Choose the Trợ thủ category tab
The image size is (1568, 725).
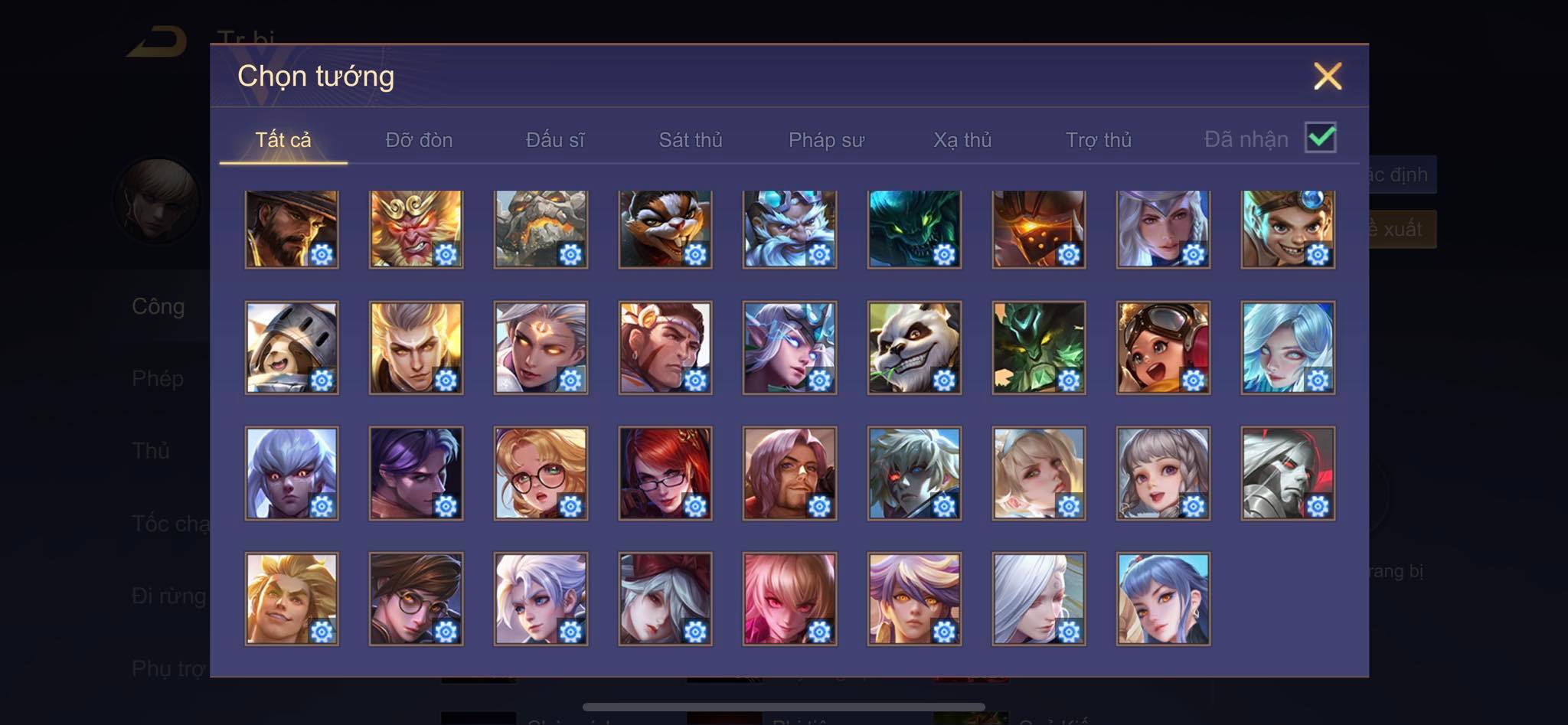[1098, 140]
